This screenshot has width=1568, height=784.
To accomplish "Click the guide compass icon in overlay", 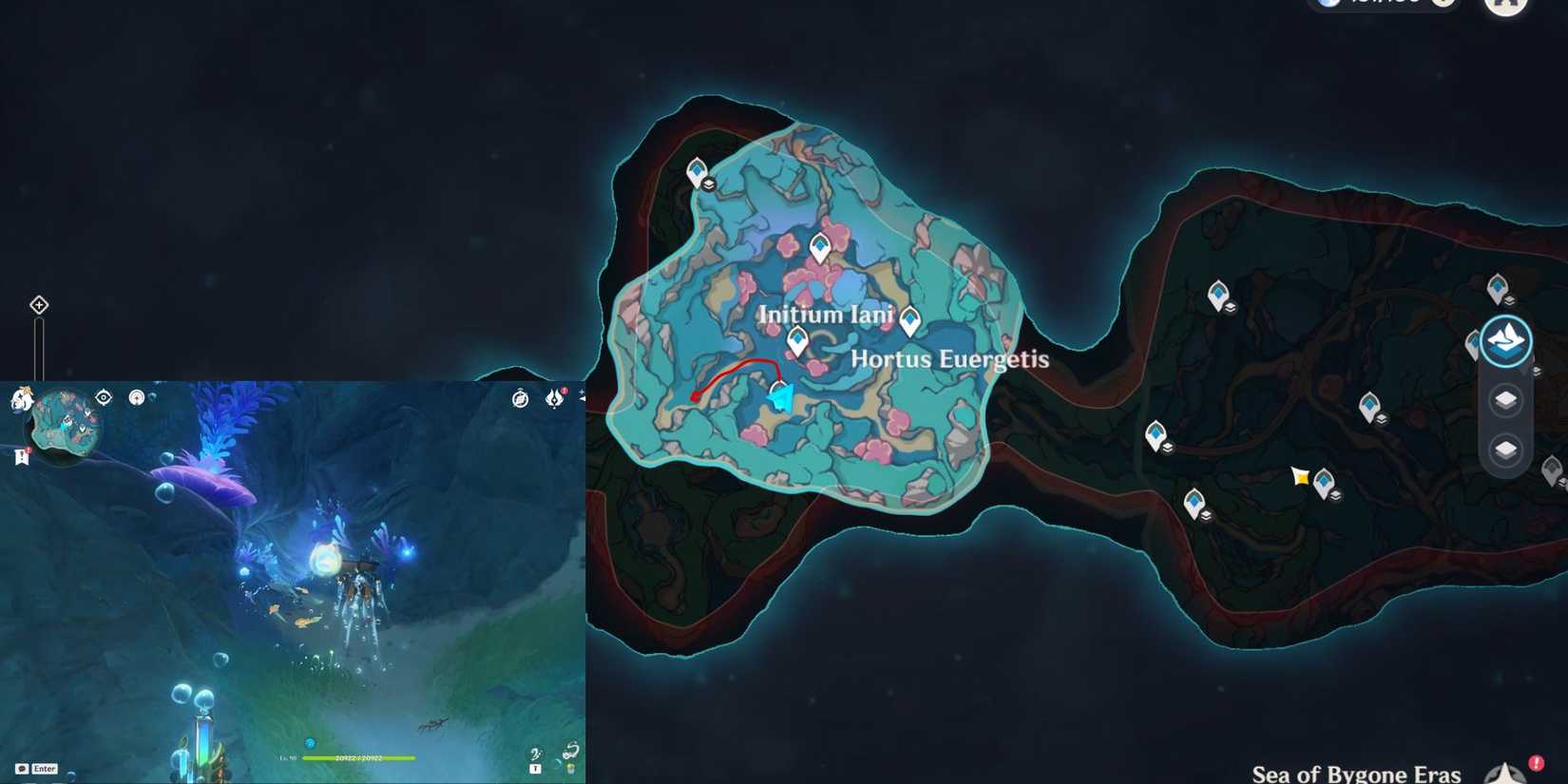I will click(x=519, y=400).
